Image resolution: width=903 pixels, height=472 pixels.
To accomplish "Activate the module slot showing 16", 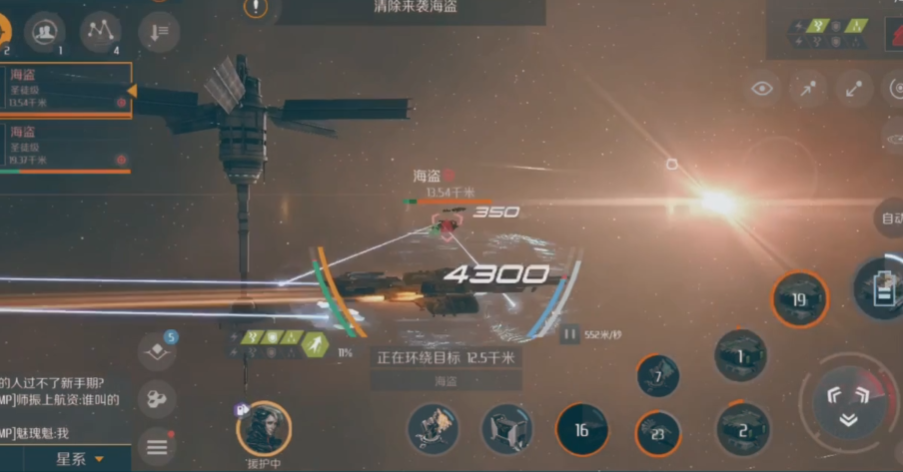I will [581, 430].
